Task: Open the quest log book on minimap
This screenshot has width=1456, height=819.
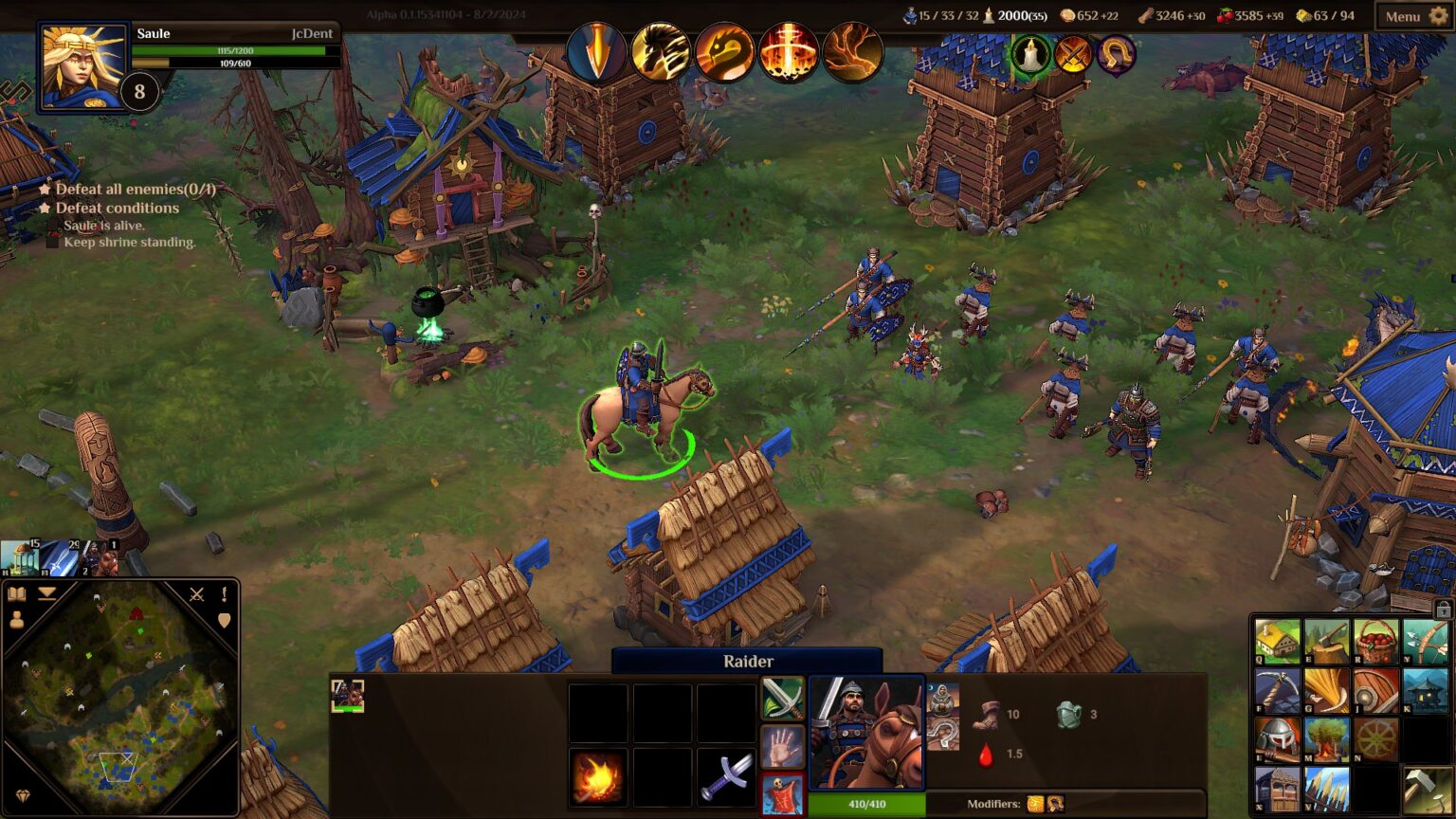Action: [17, 594]
